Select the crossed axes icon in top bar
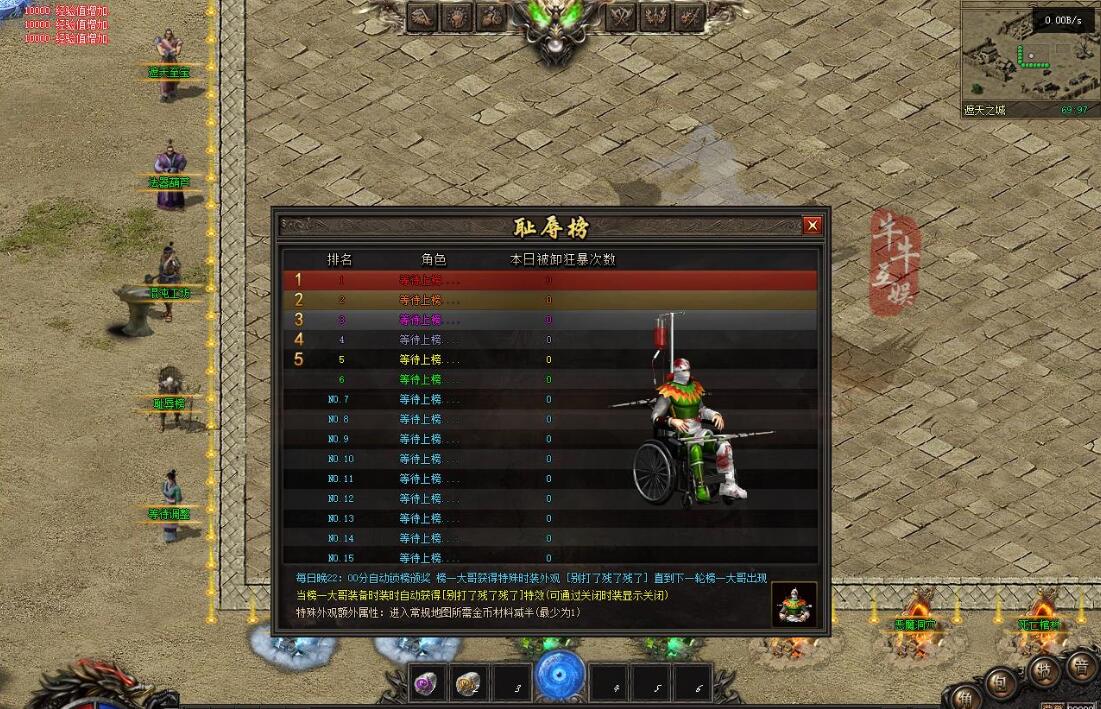Viewport: 1101px width, 709px height. point(620,17)
